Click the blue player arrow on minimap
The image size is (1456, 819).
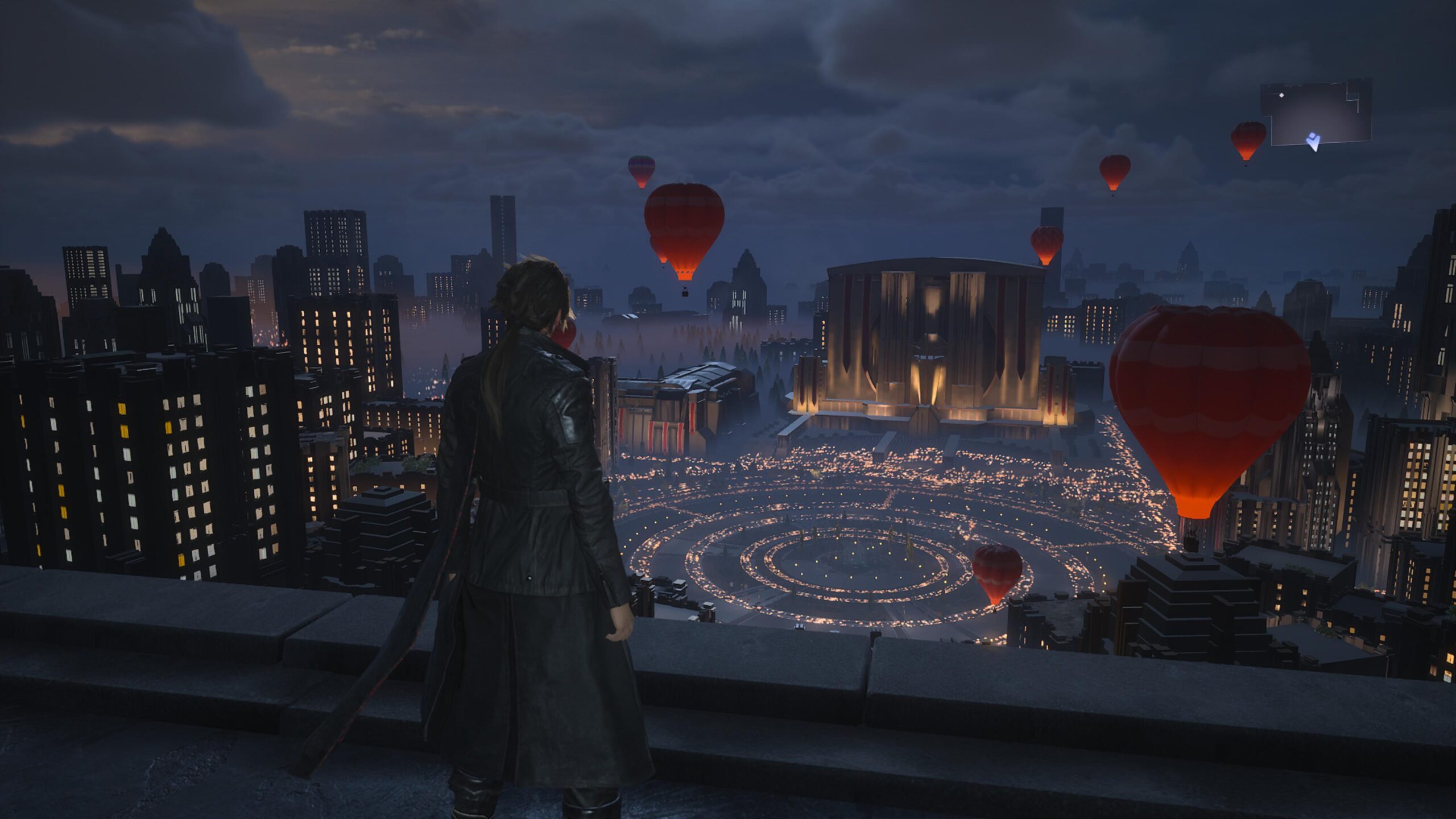[1313, 141]
